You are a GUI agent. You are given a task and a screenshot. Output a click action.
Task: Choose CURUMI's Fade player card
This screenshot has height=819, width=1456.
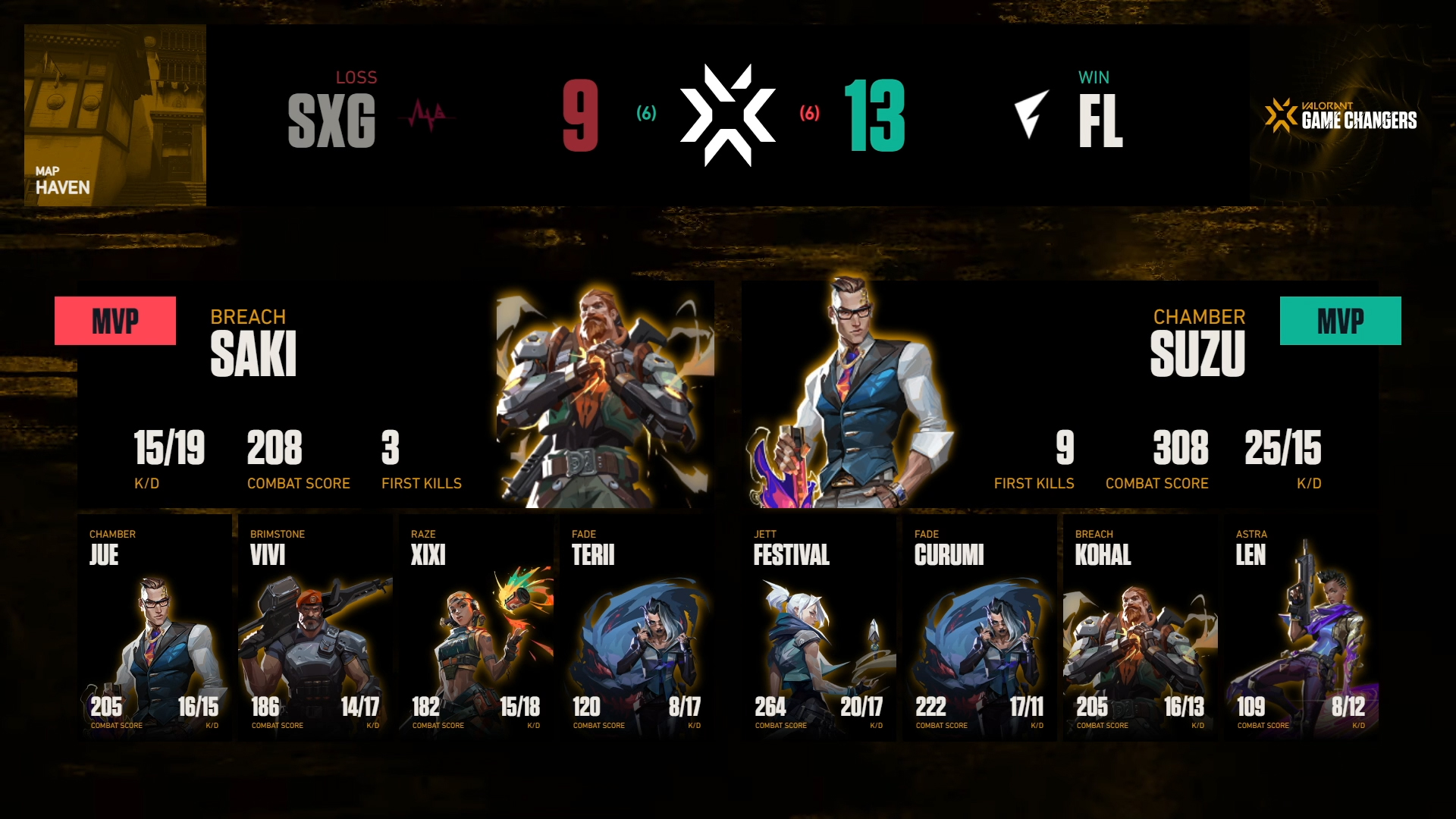(x=980, y=626)
